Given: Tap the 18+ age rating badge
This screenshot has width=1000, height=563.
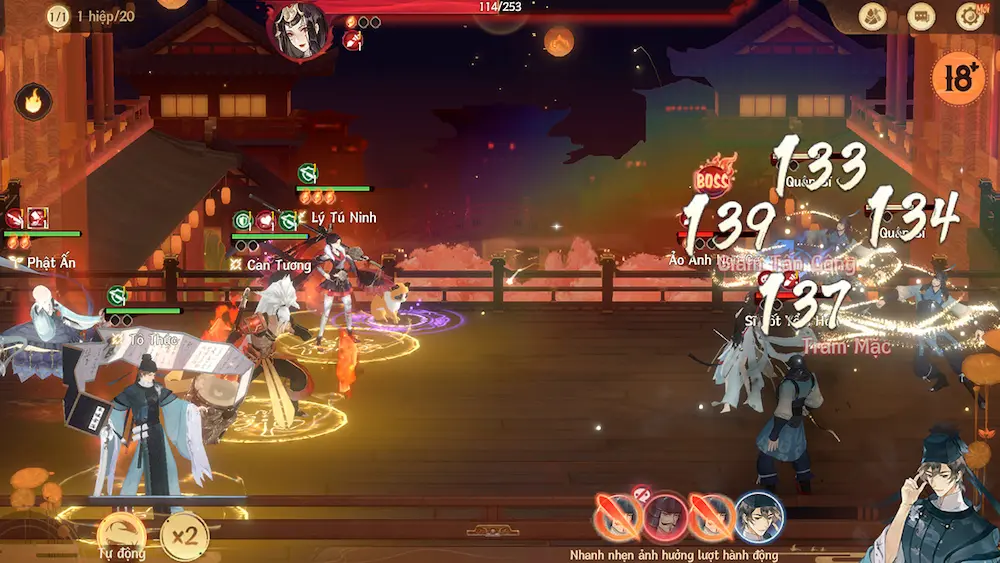Looking at the screenshot, I should 957,76.
